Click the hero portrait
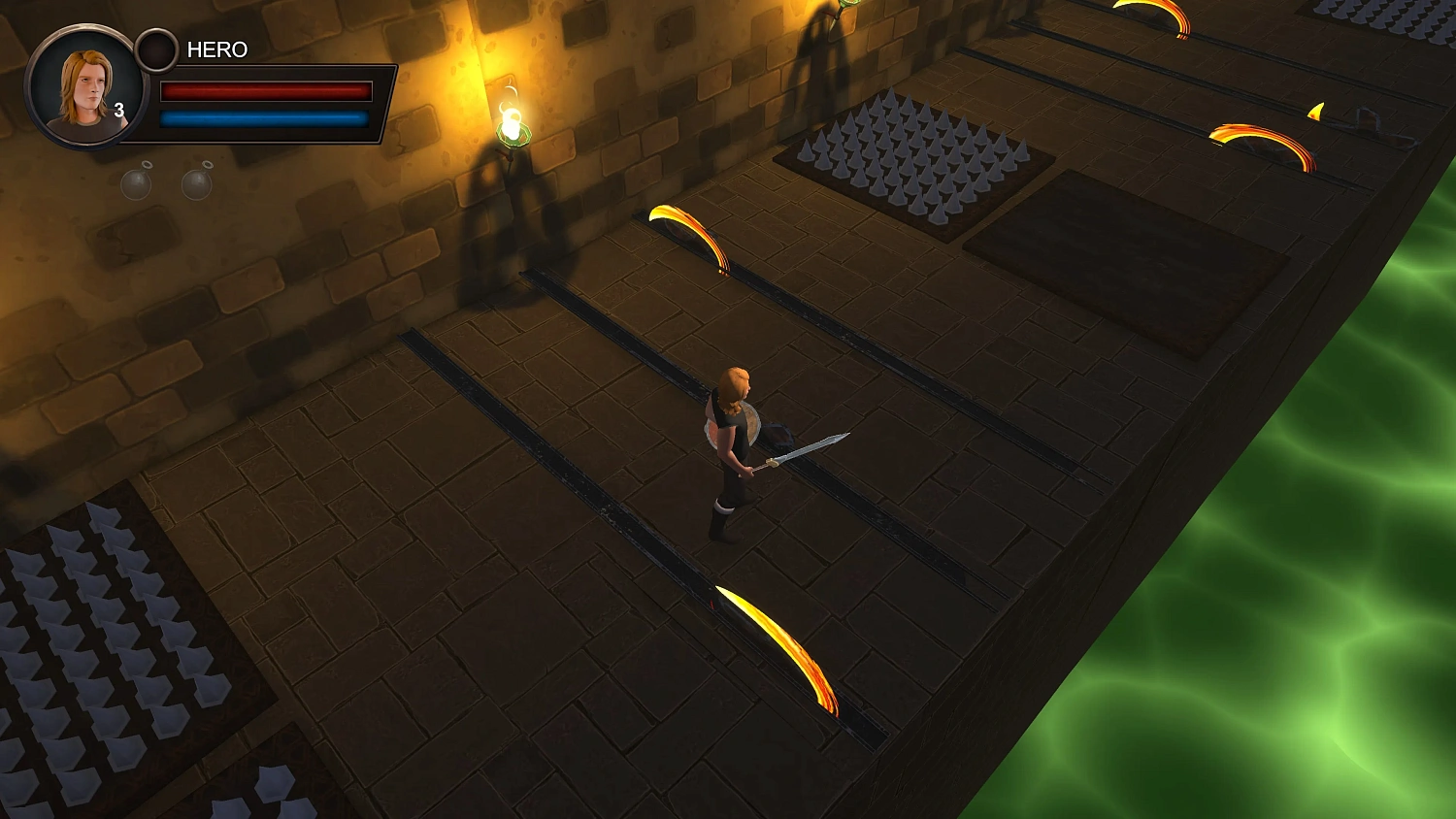 pos(84,87)
